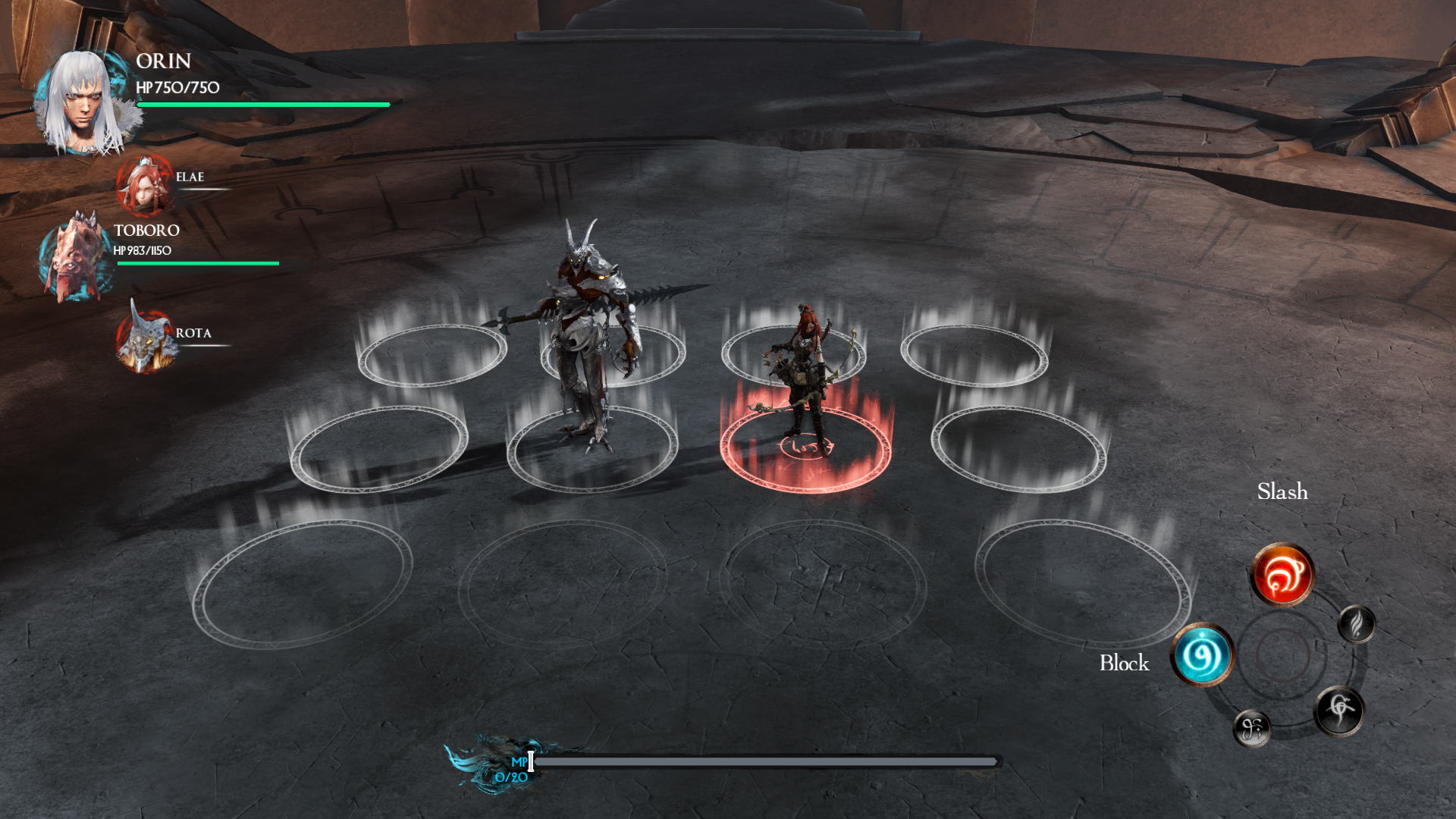The width and height of the screenshot is (1456, 819).
Task: Select Rota's horned portrait
Action: click(x=146, y=340)
